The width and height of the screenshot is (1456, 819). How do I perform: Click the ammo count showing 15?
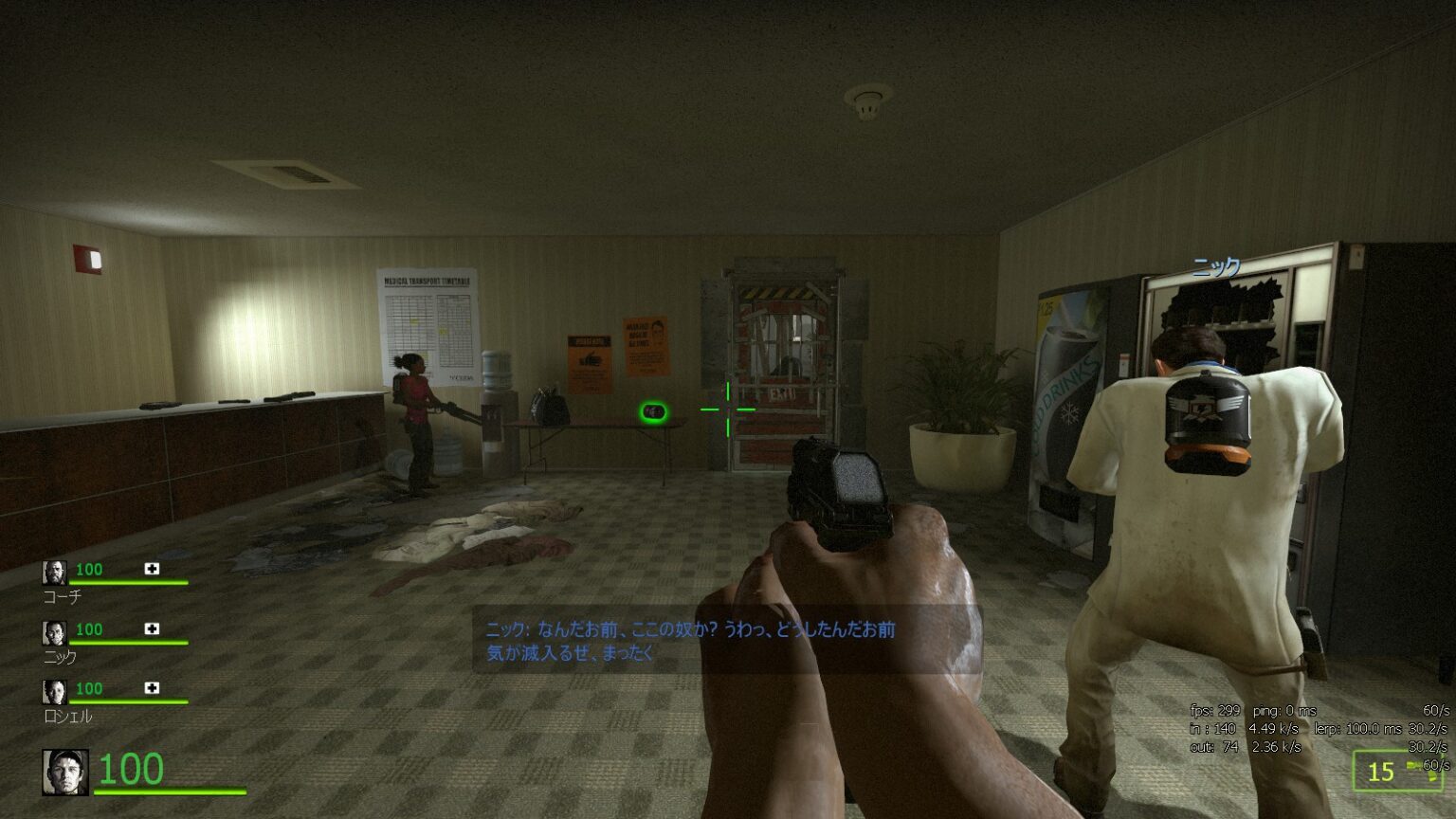[x=1379, y=772]
